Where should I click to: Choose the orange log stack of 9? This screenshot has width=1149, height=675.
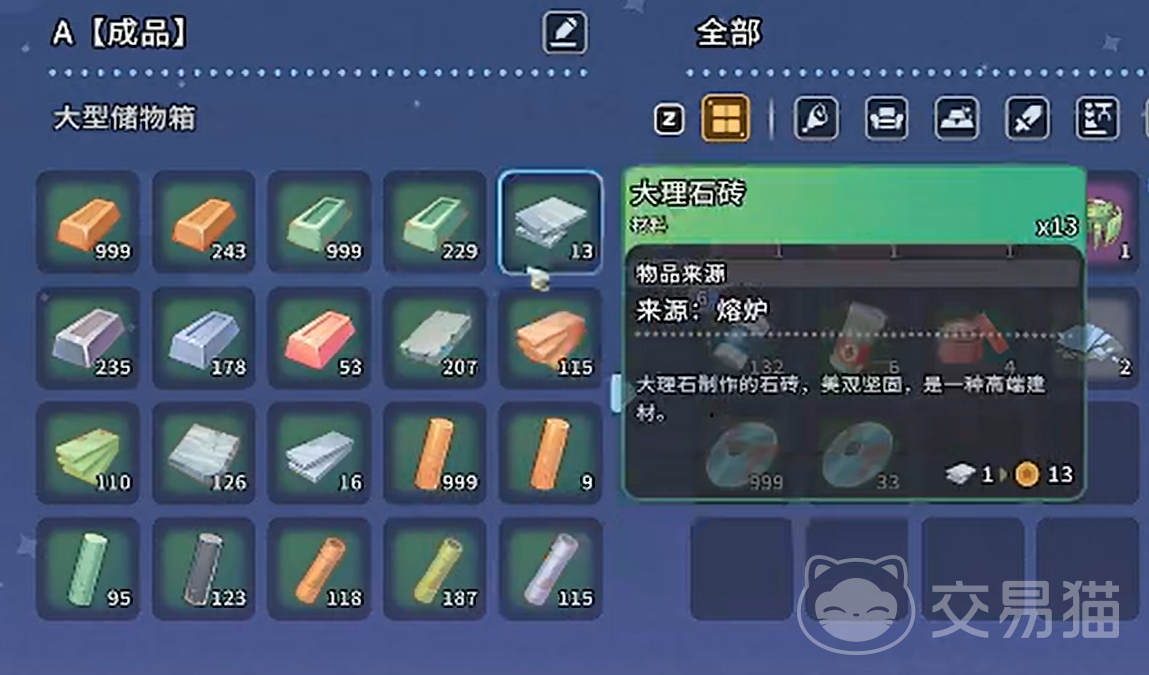(550, 453)
